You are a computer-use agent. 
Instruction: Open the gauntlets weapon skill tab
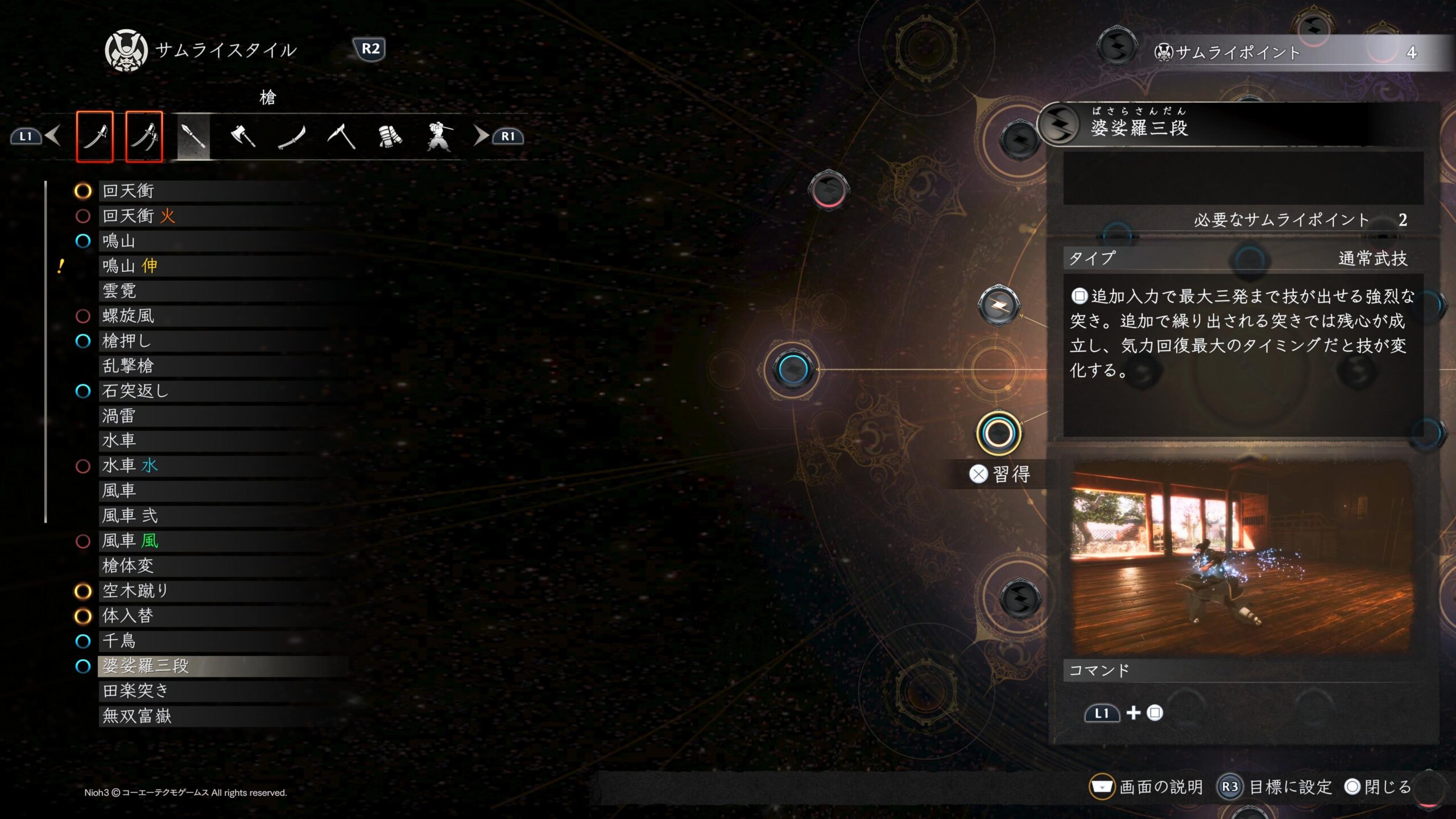pos(390,136)
